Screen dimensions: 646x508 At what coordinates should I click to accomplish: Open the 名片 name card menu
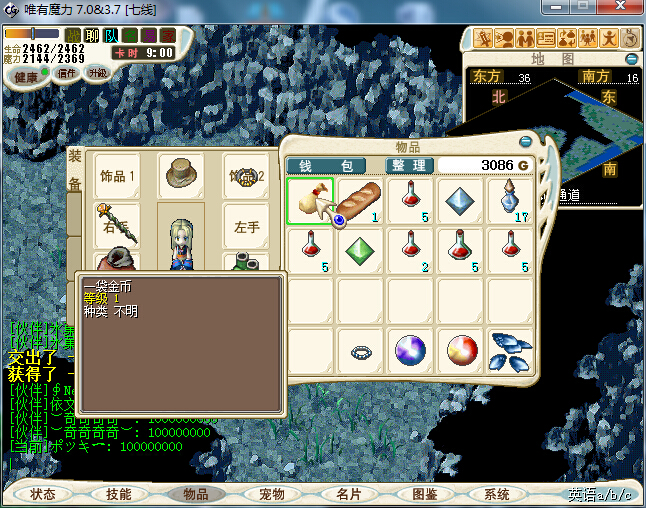click(348, 494)
